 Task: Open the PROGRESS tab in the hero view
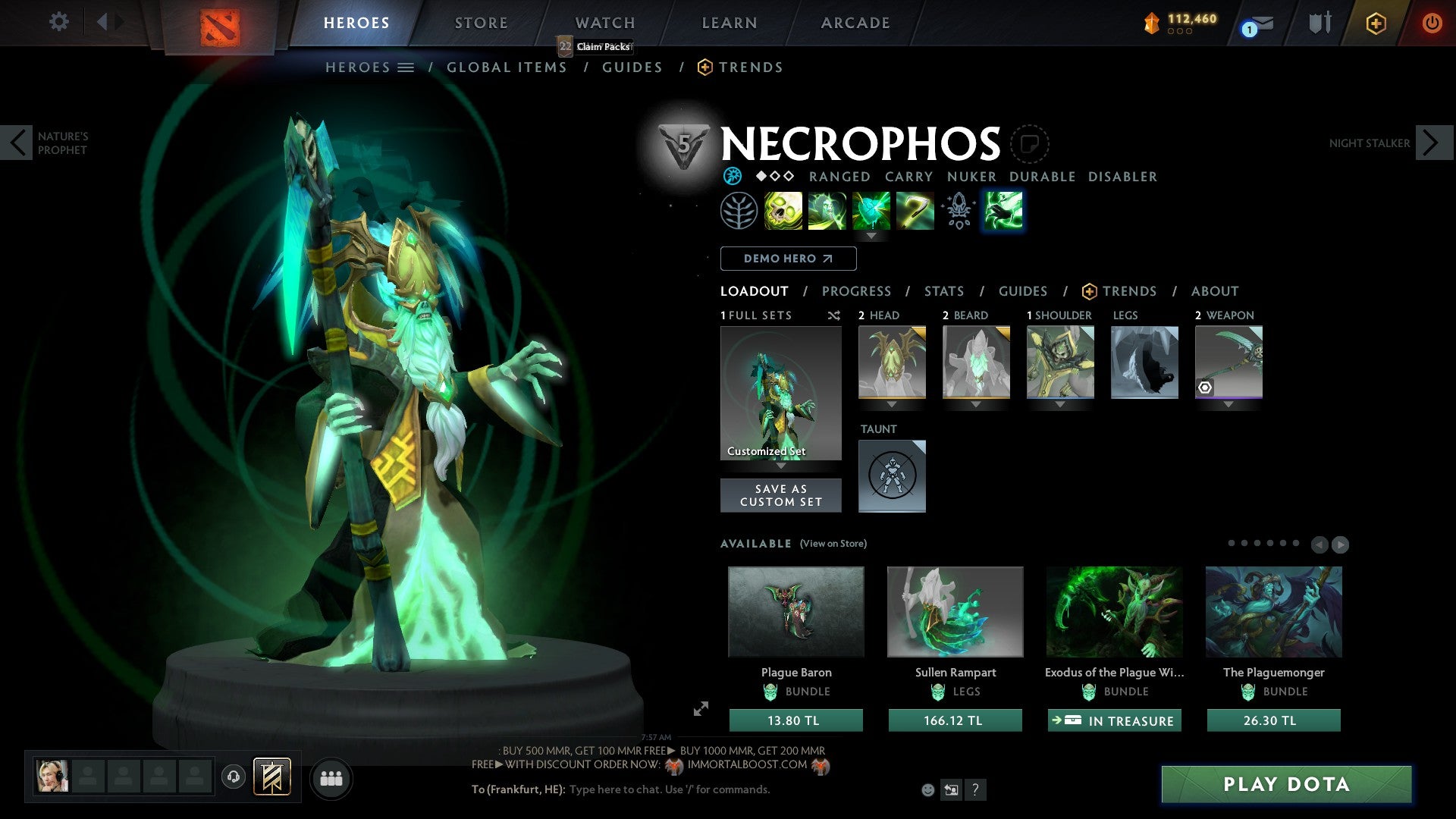[857, 291]
